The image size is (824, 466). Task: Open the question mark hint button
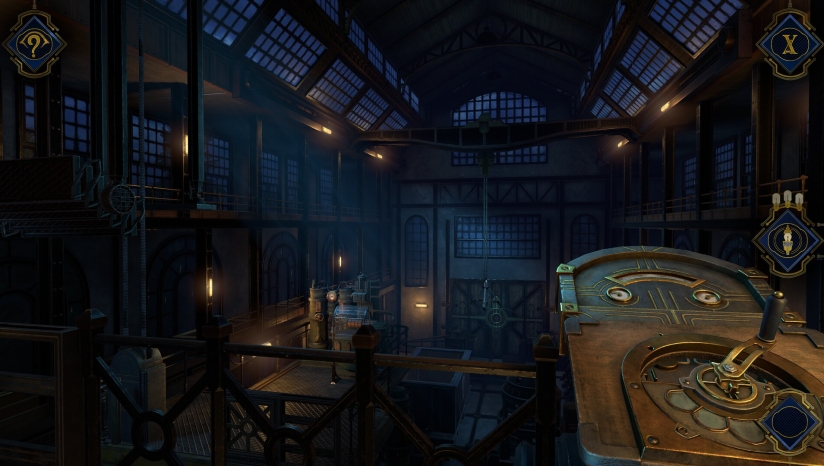pyautogui.click(x=35, y=44)
